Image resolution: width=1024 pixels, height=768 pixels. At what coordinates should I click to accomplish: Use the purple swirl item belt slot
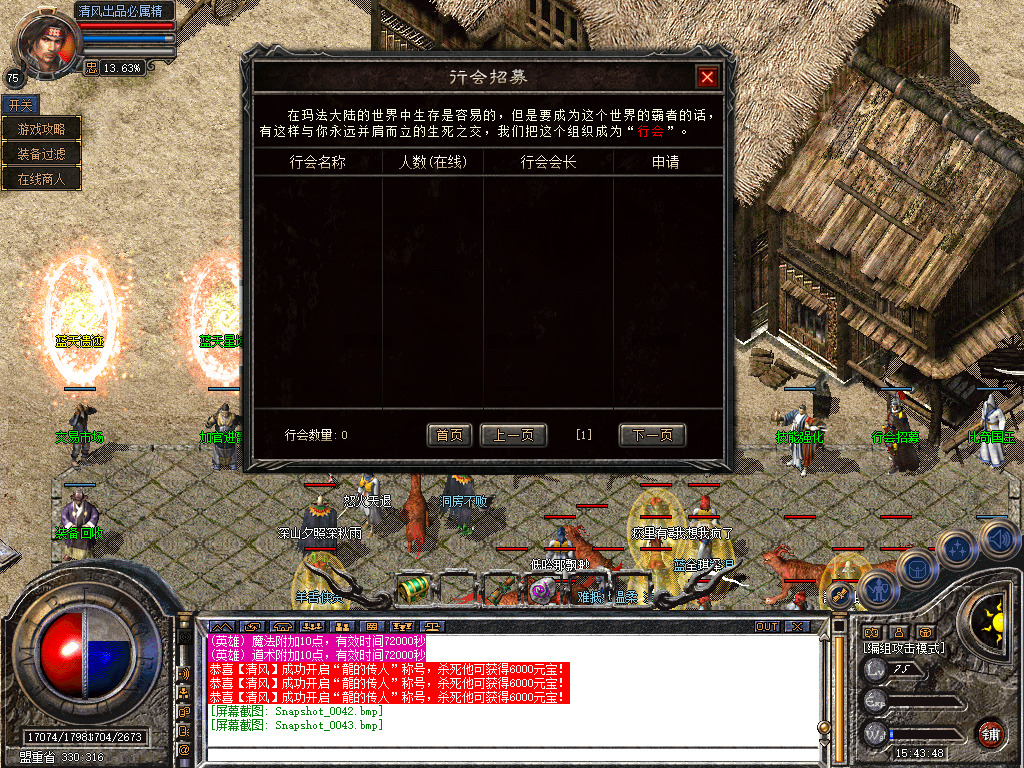(x=541, y=591)
